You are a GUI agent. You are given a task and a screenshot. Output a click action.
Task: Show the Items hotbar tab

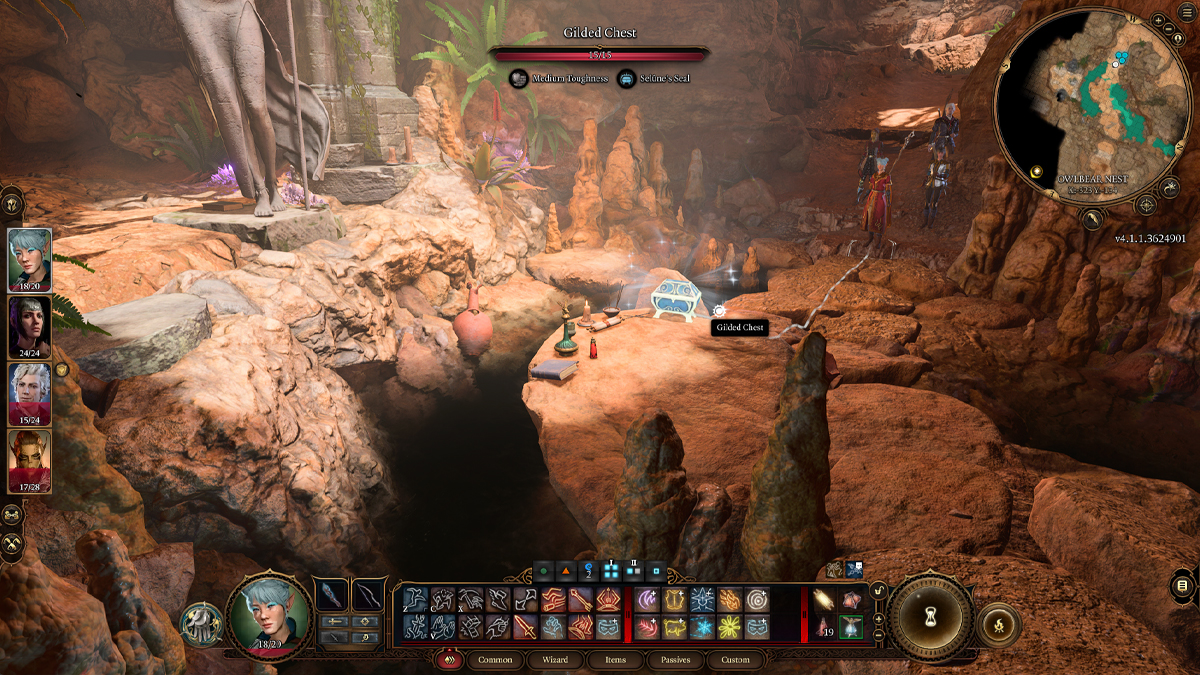click(x=616, y=660)
